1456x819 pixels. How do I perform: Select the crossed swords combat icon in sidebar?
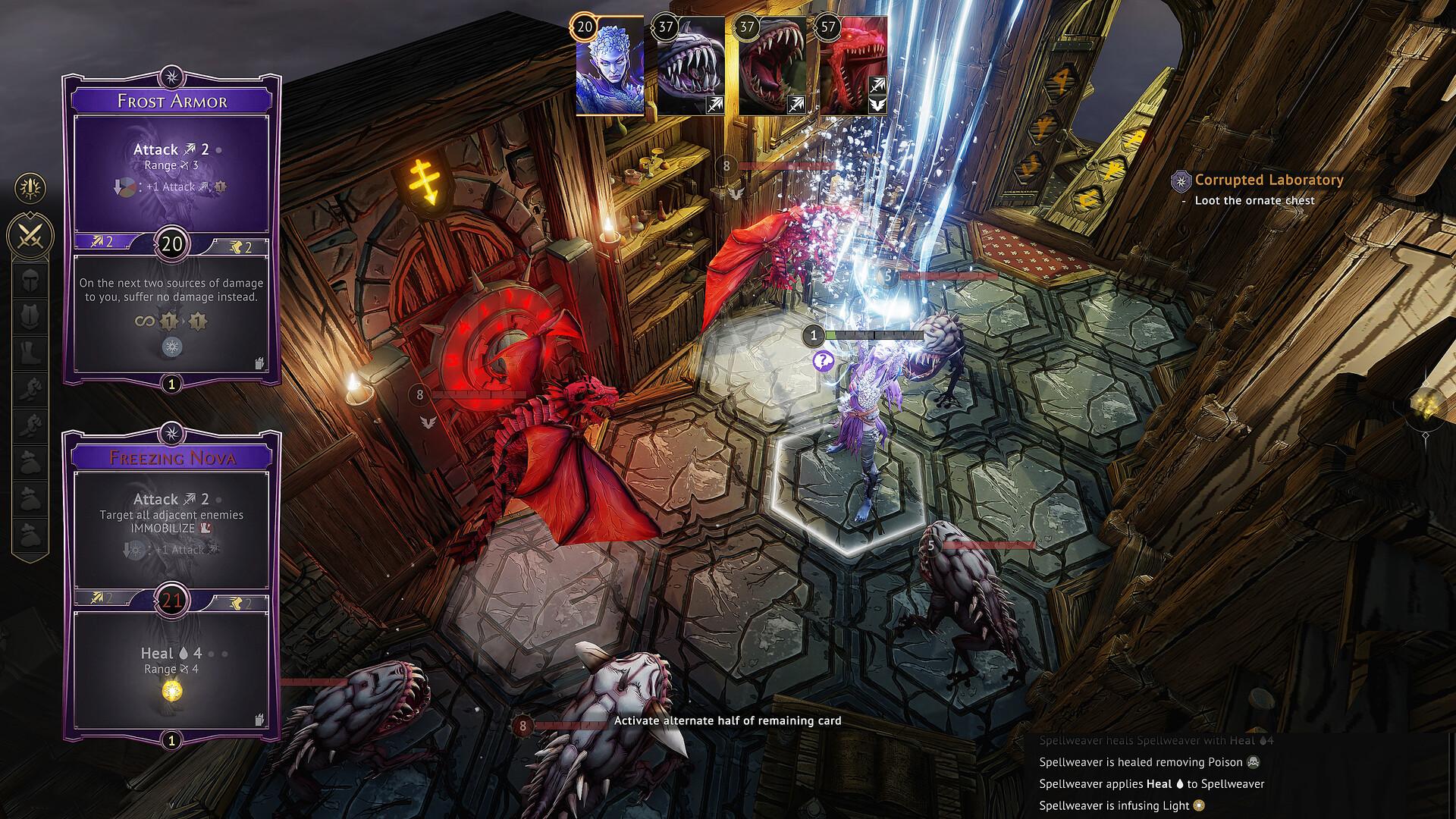(29, 233)
